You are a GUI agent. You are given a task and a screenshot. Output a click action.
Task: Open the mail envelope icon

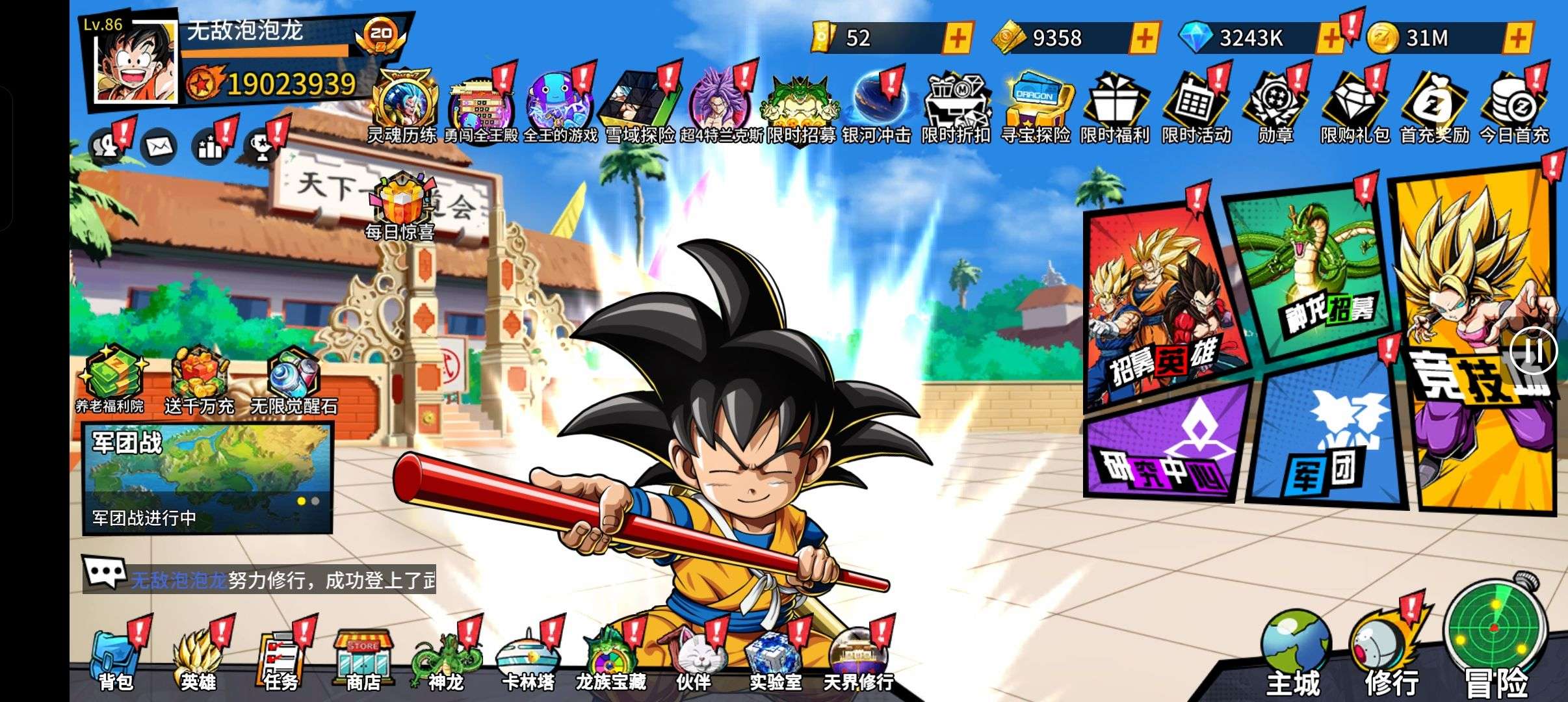(x=158, y=148)
